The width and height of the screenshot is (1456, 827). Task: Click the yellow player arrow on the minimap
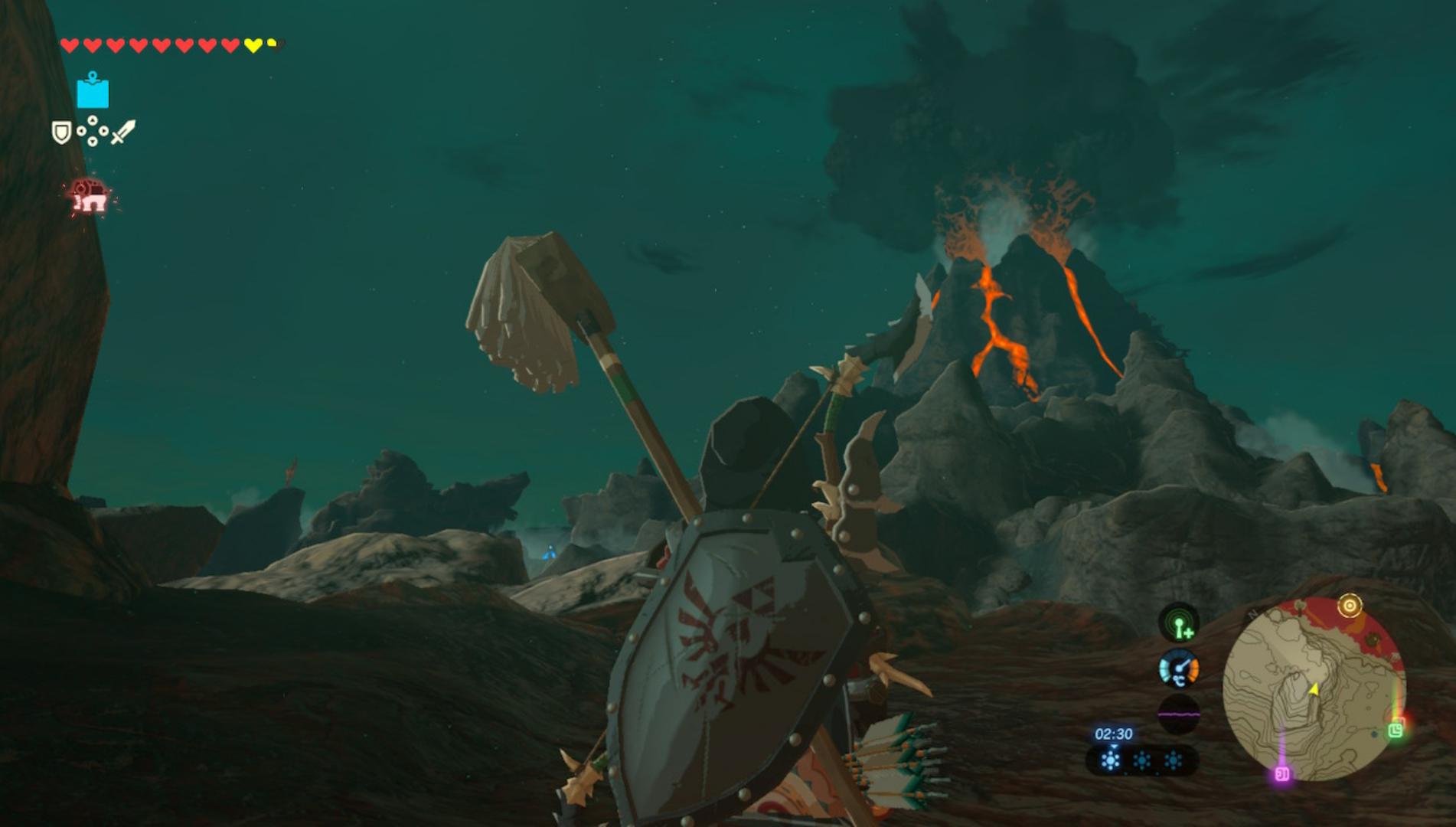pos(1314,689)
